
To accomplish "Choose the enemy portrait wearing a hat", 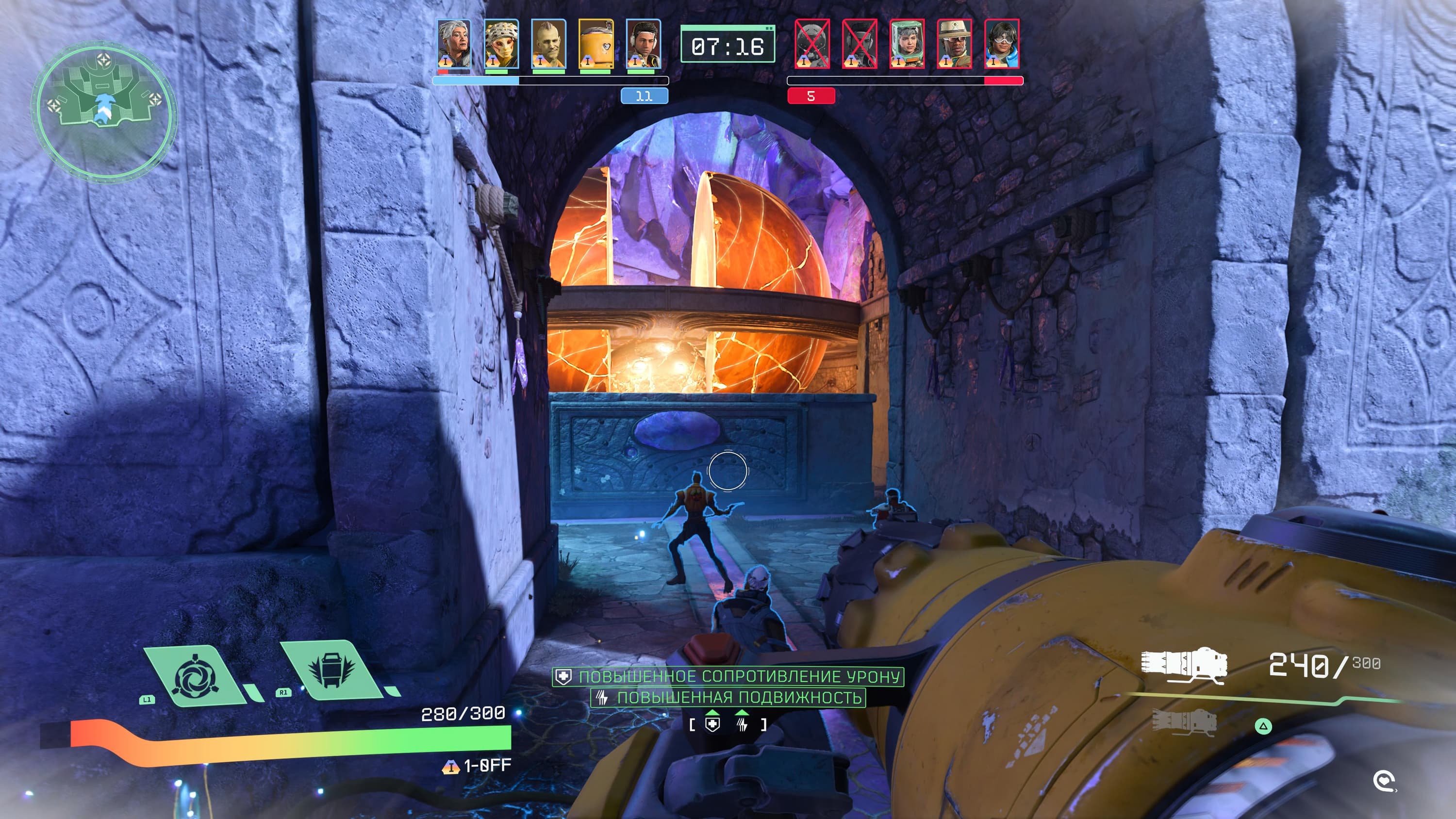I will (955, 44).
